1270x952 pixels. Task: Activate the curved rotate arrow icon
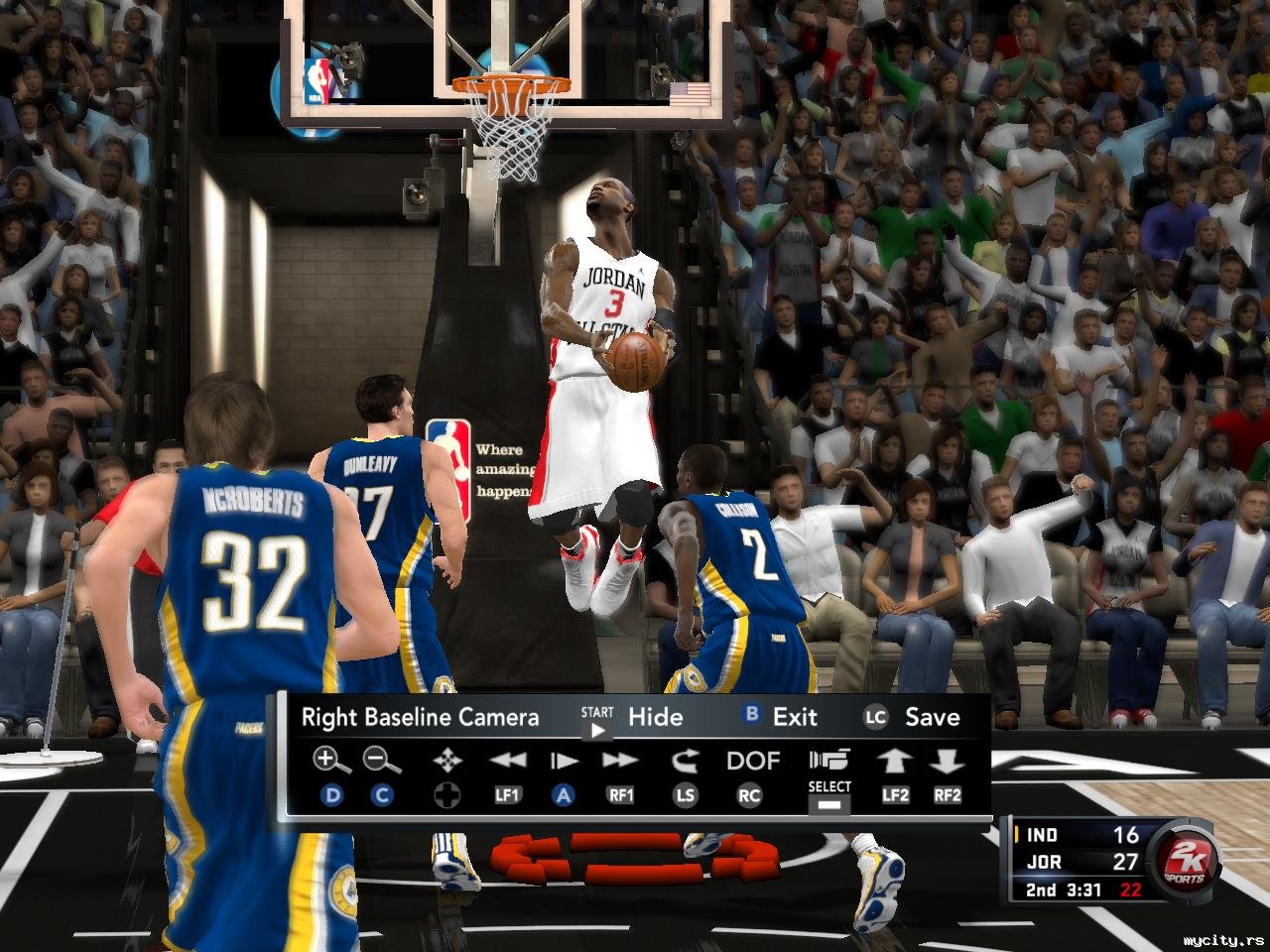click(x=685, y=761)
